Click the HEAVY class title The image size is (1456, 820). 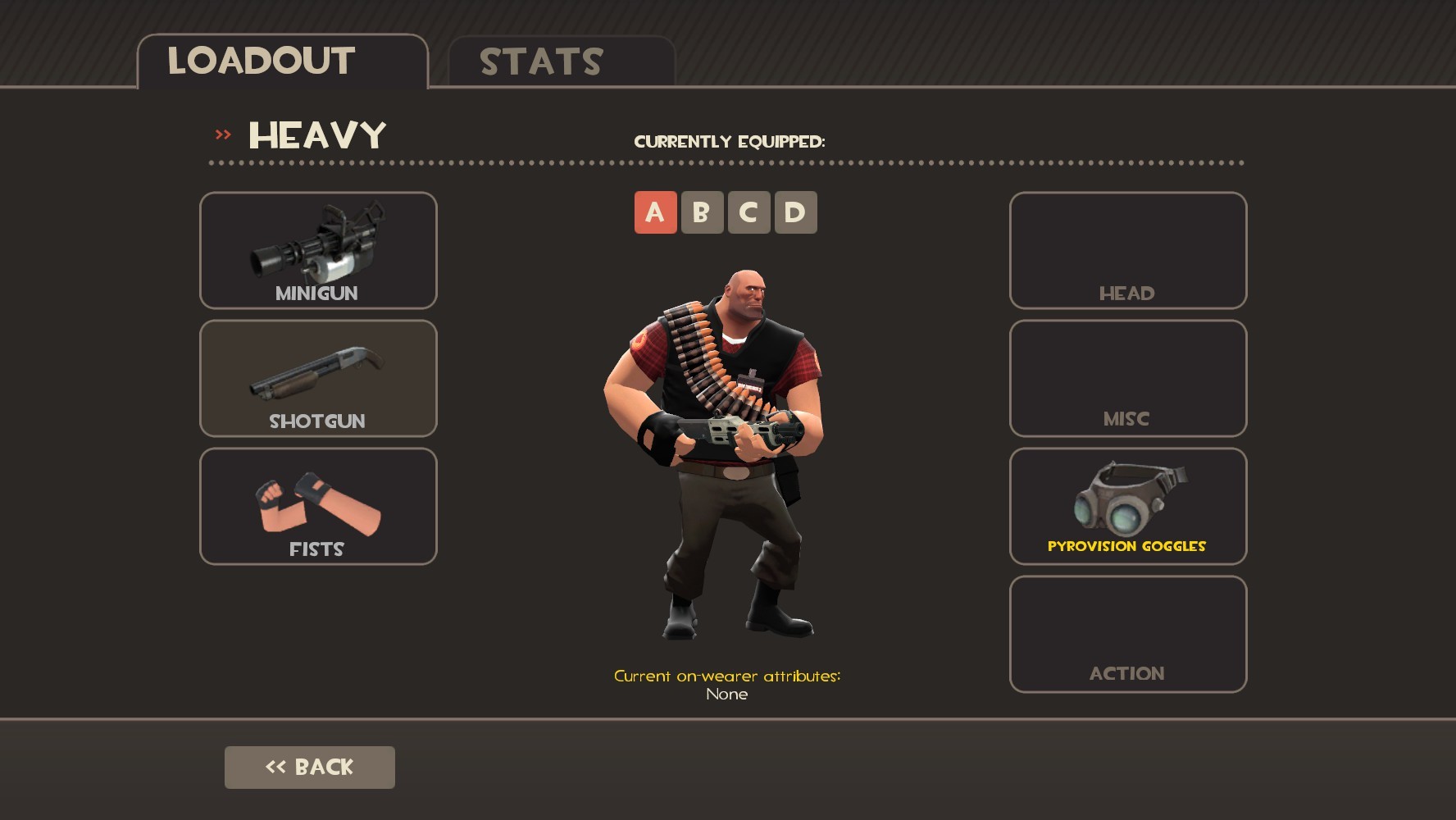click(x=316, y=134)
